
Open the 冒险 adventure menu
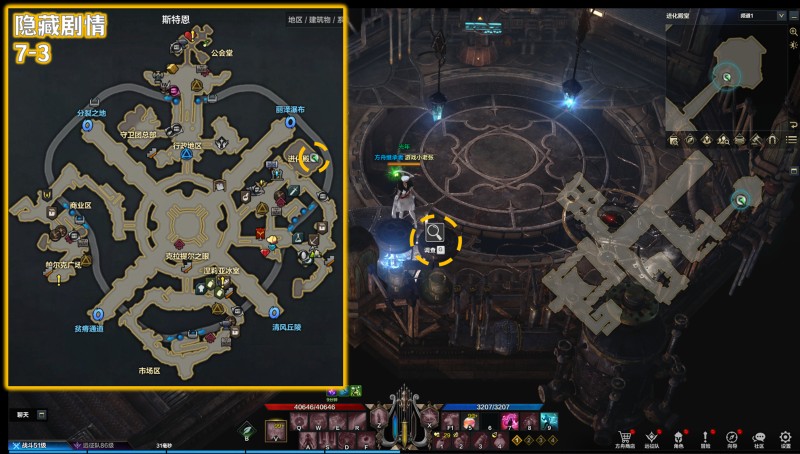point(706,437)
